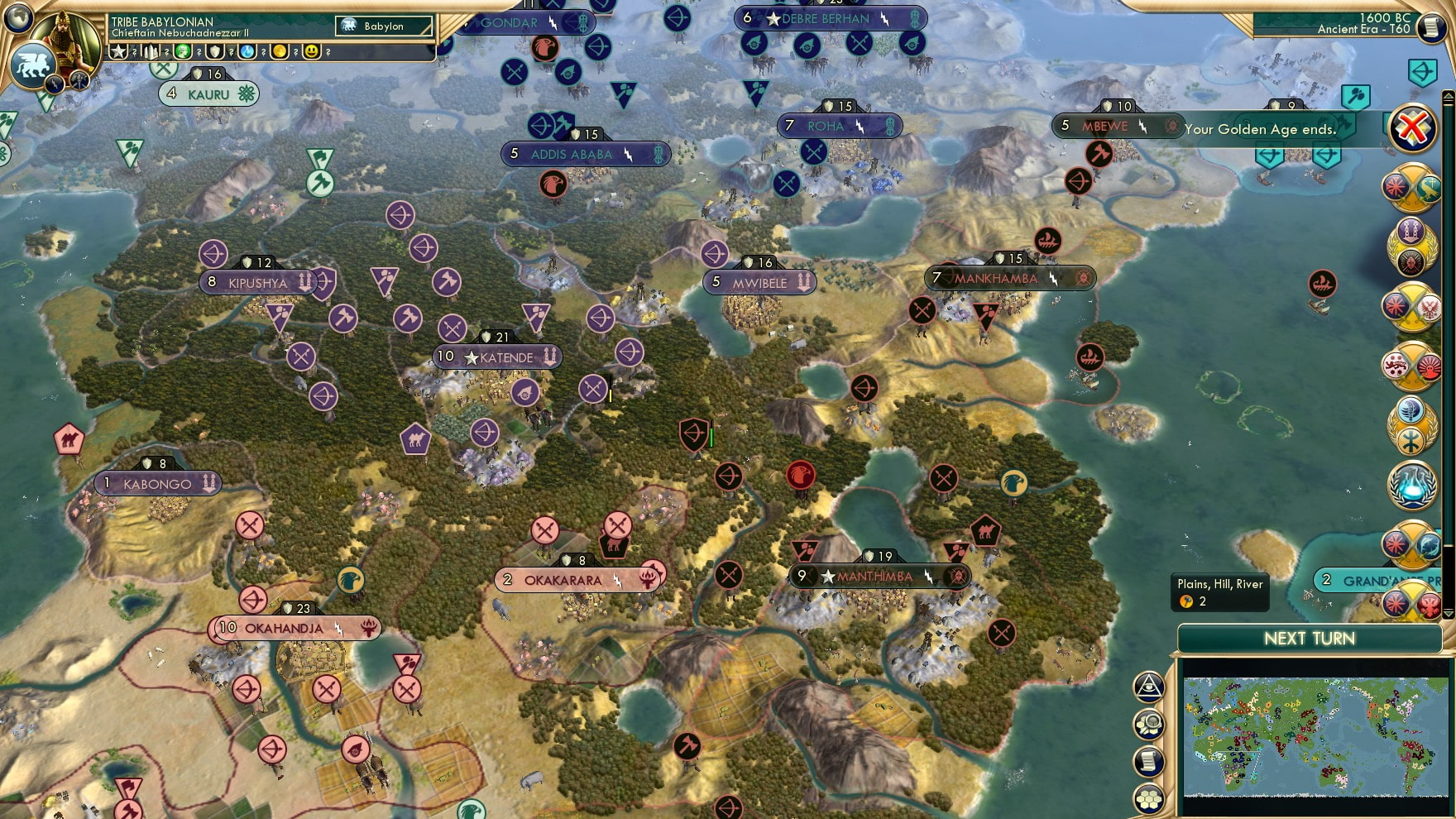This screenshot has width=1456, height=819.
Task: Click the Babylon lion emblem beside the portrait
Action: click(x=31, y=63)
